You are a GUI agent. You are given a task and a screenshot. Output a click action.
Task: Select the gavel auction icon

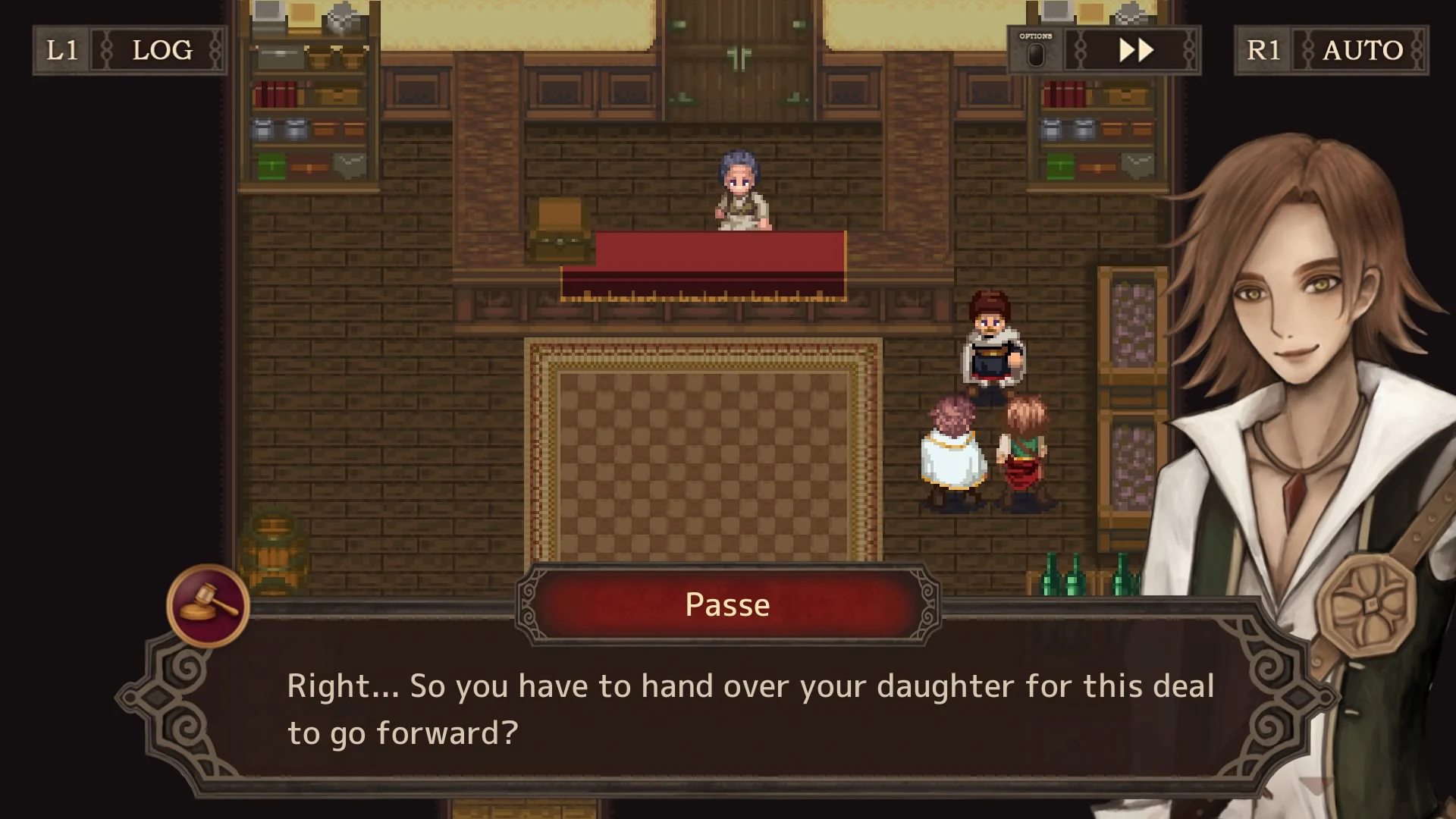(x=206, y=603)
